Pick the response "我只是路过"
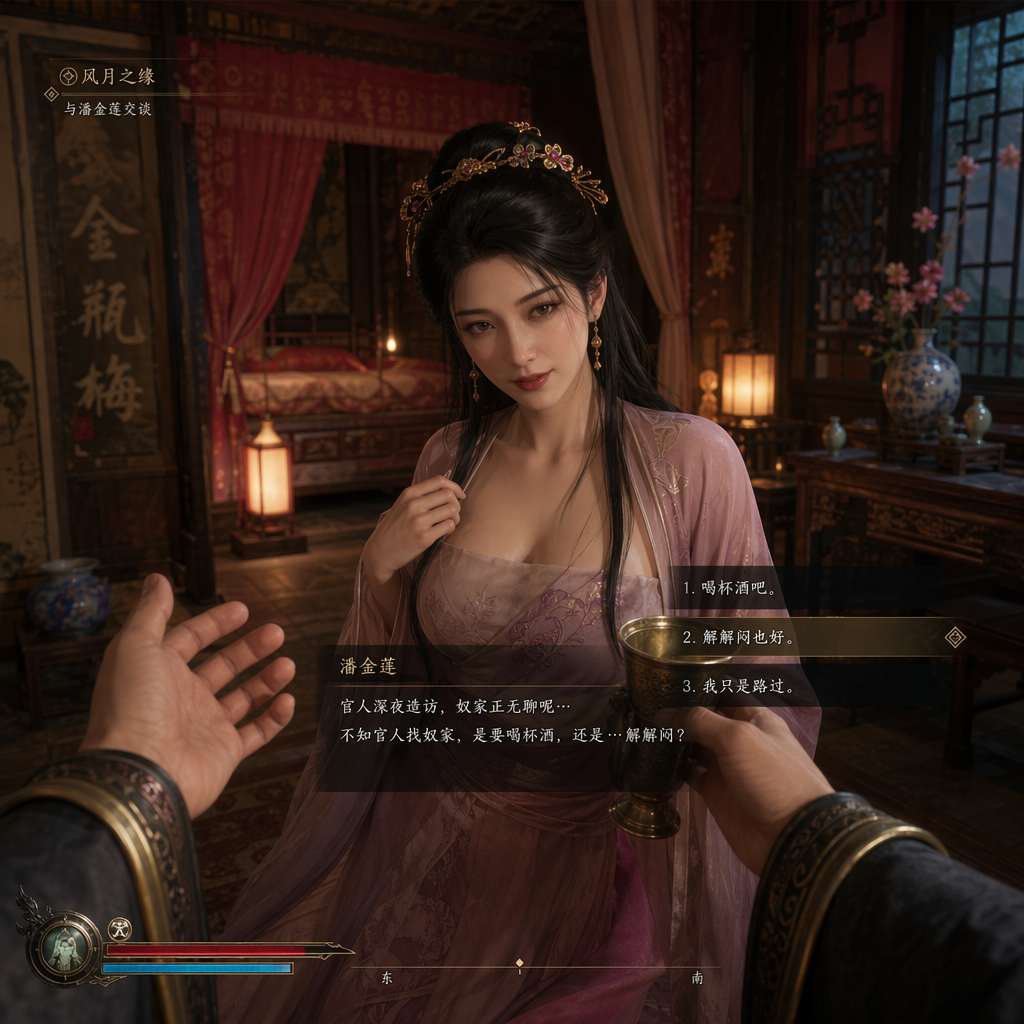 pos(738,686)
